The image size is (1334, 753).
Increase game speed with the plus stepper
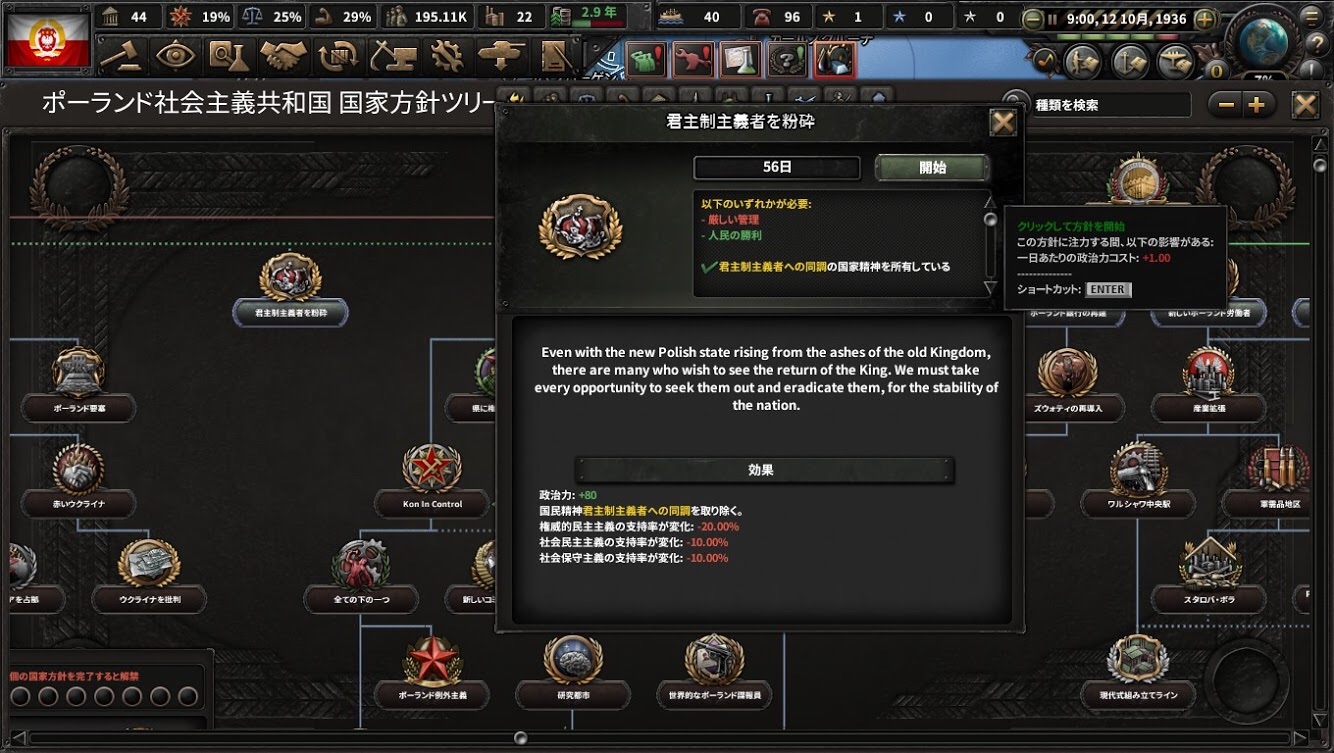coord(1203,18)
